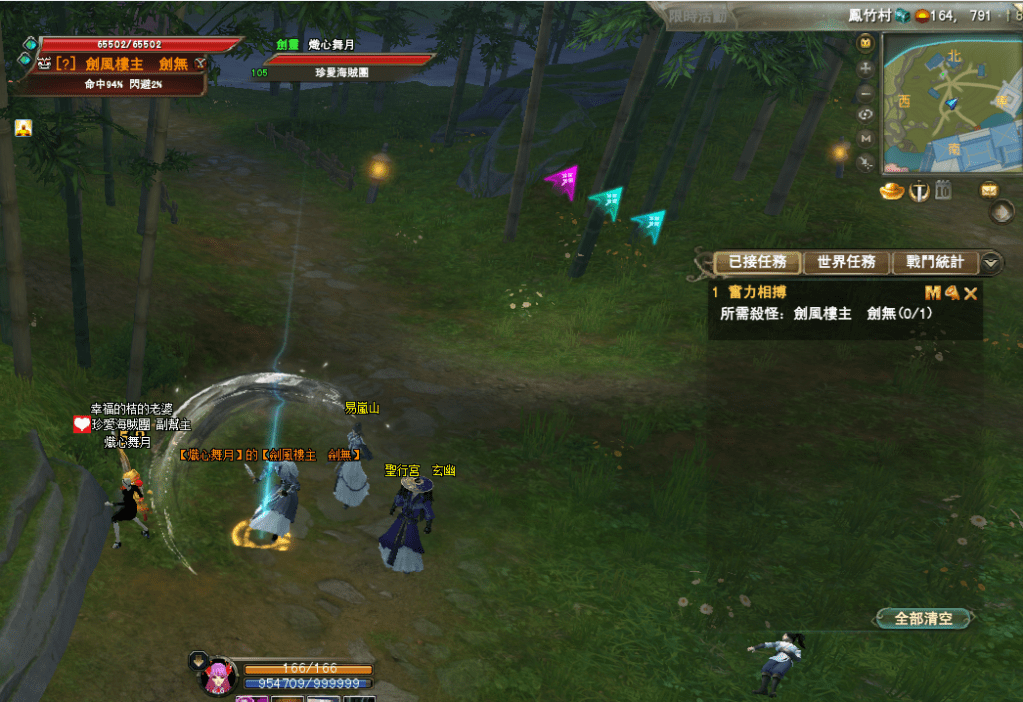1023x702 pixels.
Task: Open the mail envelope icon
Action: point(989,189)
